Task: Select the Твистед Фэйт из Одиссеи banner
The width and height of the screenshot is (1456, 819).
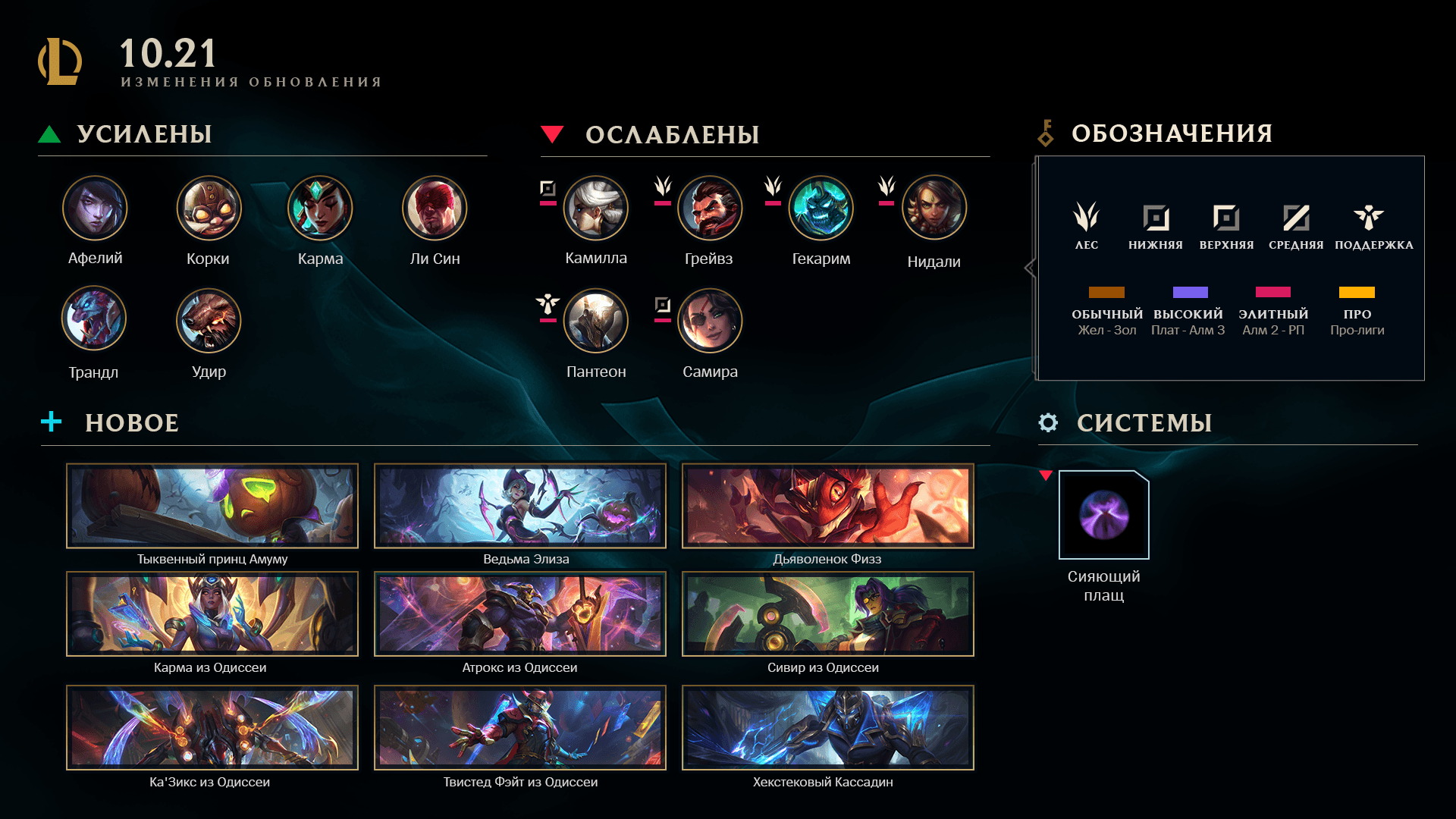Action: 520,728
